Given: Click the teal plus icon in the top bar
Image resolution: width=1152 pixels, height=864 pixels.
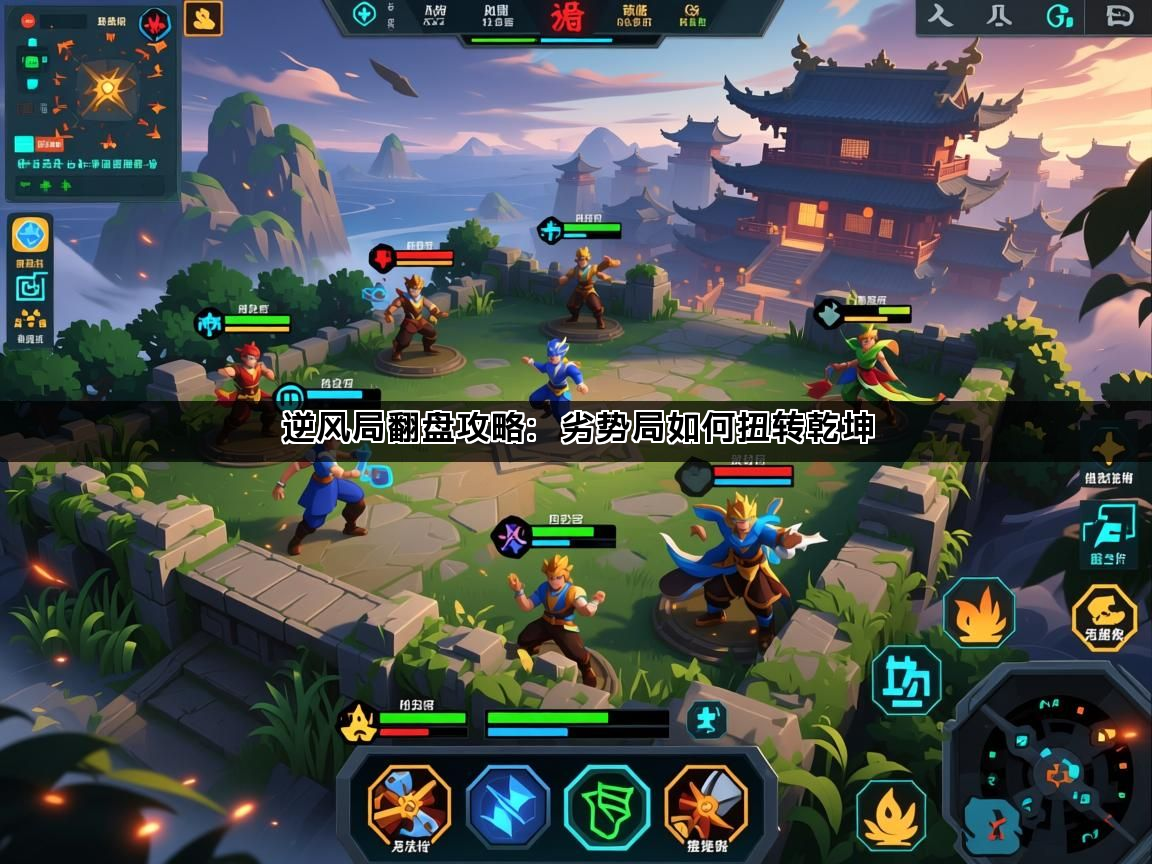Looking at the screenshot, I should pos(365,15).
